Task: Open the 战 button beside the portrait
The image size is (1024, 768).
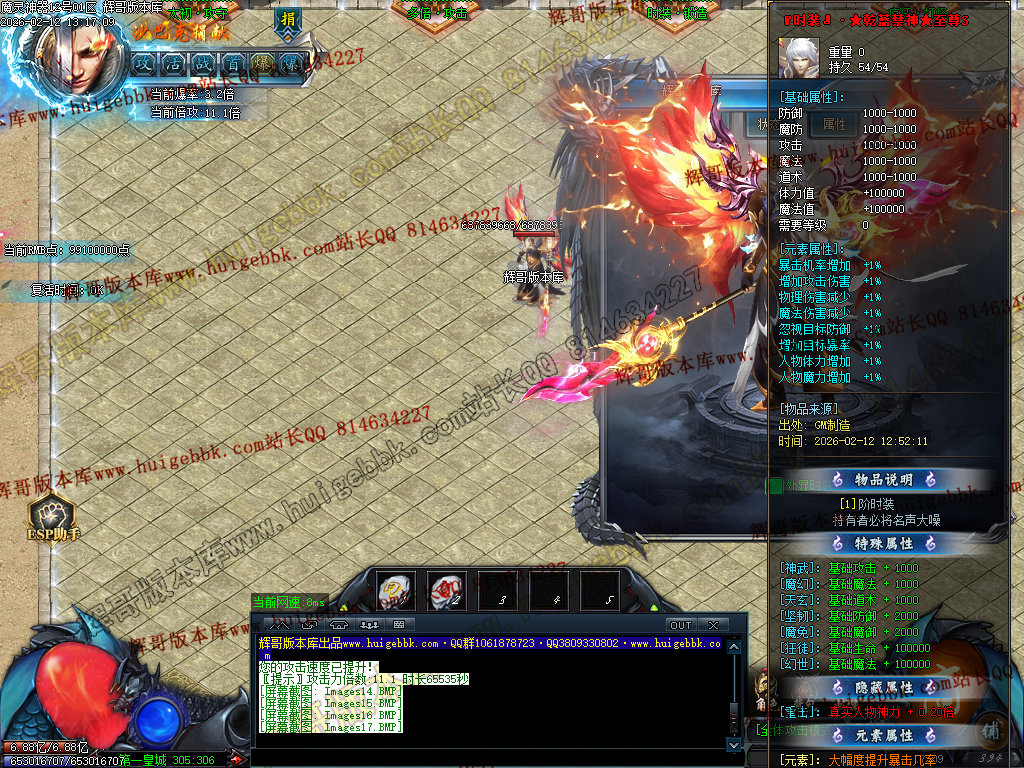Action: click(x=203, y=62)
